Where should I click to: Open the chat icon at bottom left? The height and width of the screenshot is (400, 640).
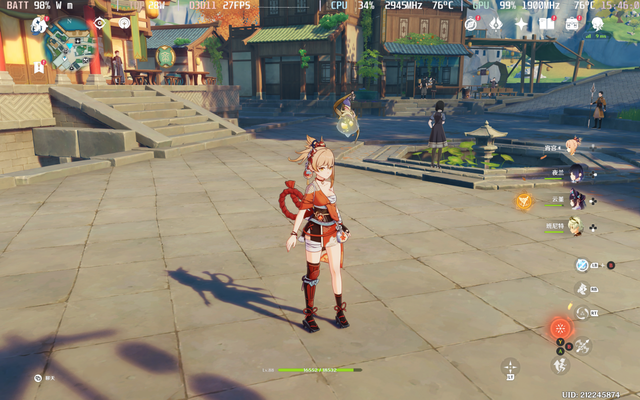coord(38,378)
